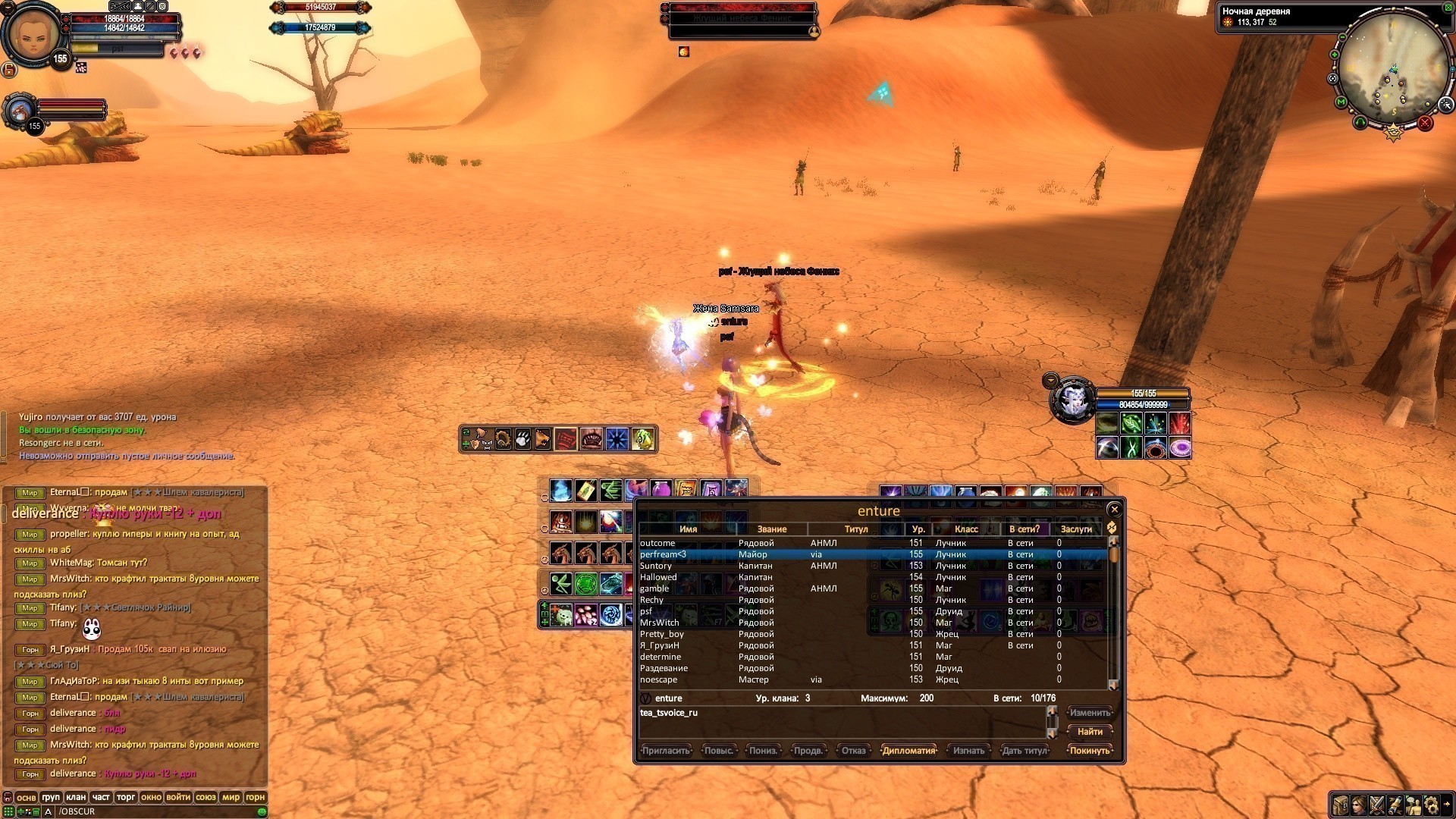Close the enture clan window

pyautogui.click(x=1114, y=510)
